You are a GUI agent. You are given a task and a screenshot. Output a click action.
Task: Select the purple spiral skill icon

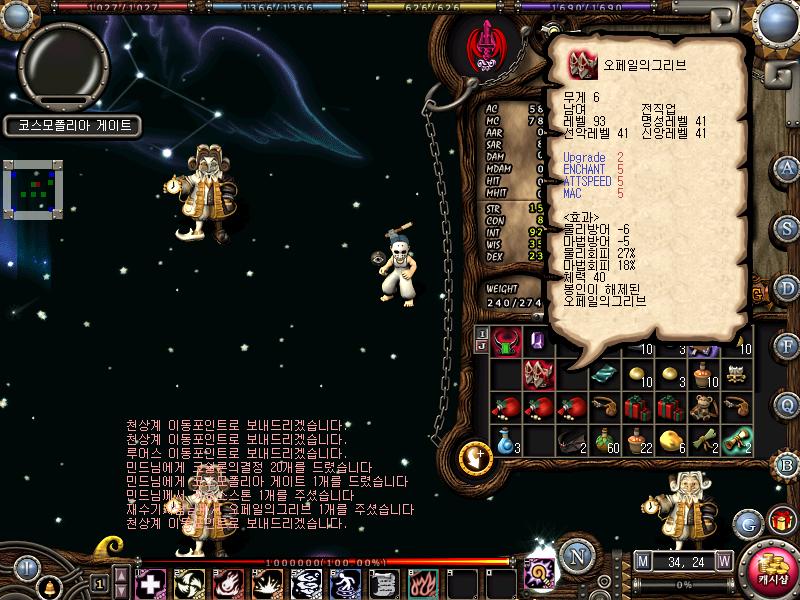coord(541,575)
